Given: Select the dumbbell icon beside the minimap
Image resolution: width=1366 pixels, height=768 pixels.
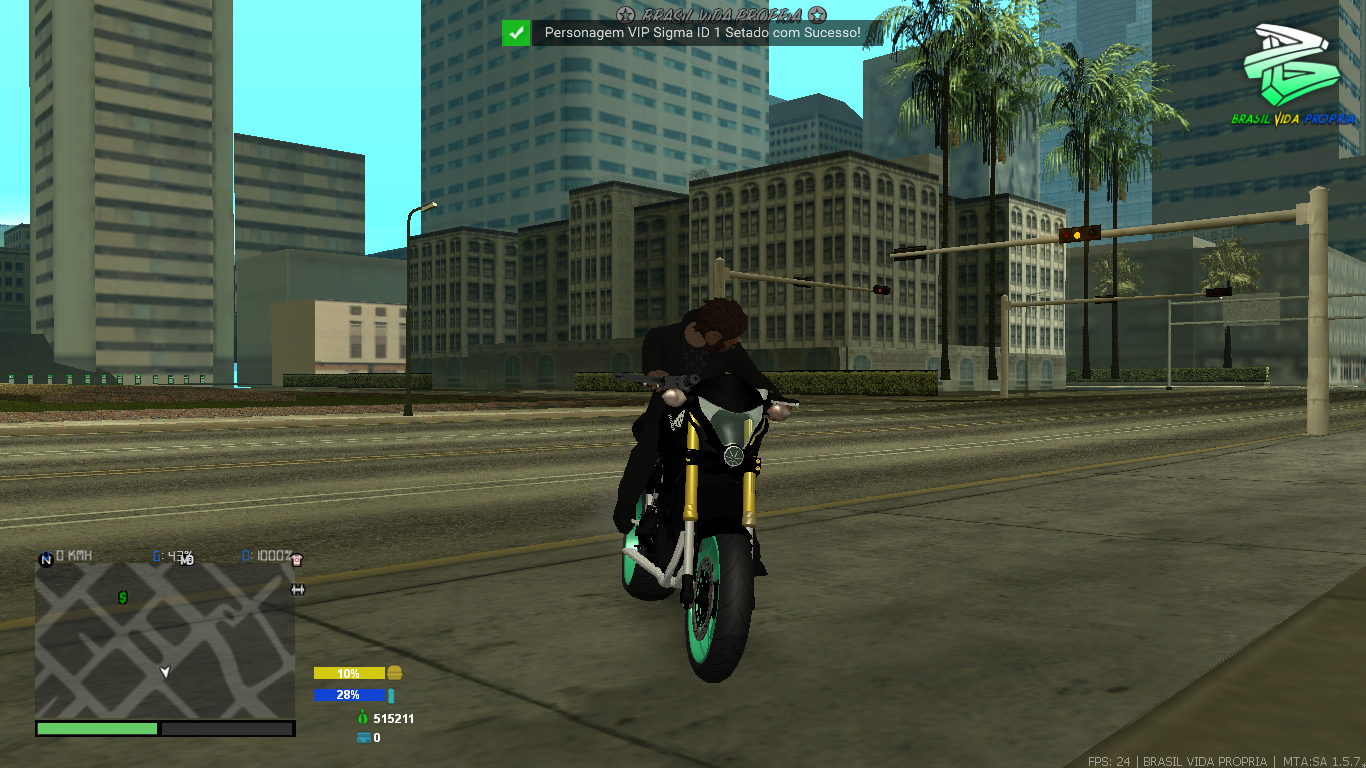Looking at the screenshot, I should [x=297, y=589].
